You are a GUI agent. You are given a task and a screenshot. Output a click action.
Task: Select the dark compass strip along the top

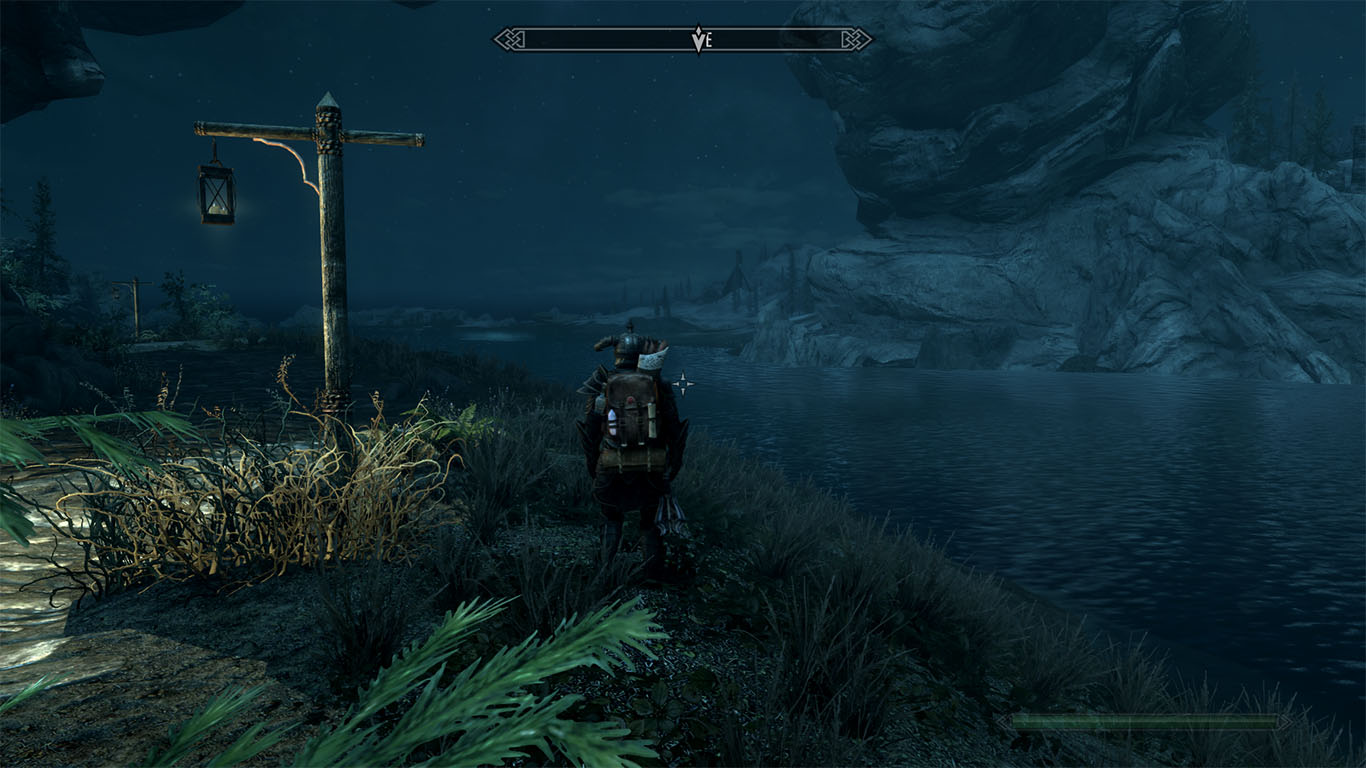click(600, 37)
